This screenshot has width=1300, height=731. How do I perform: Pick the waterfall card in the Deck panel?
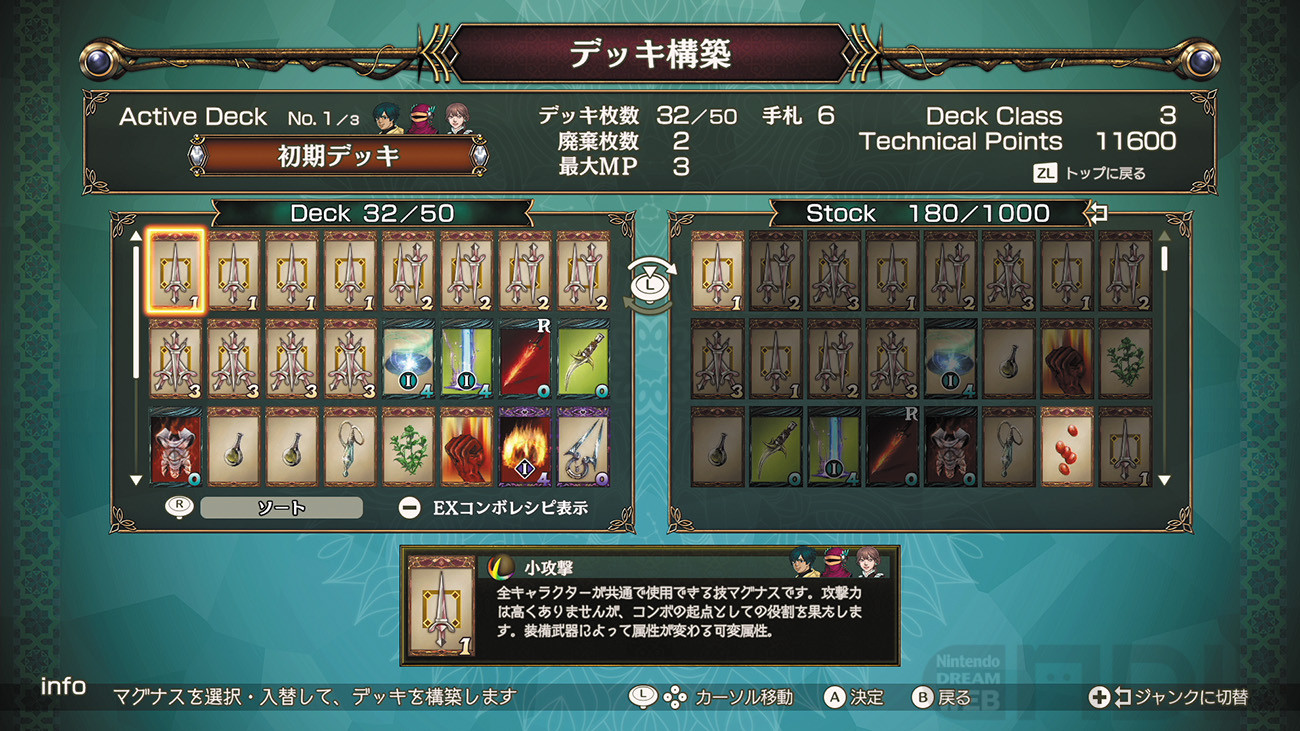(467, 358)
